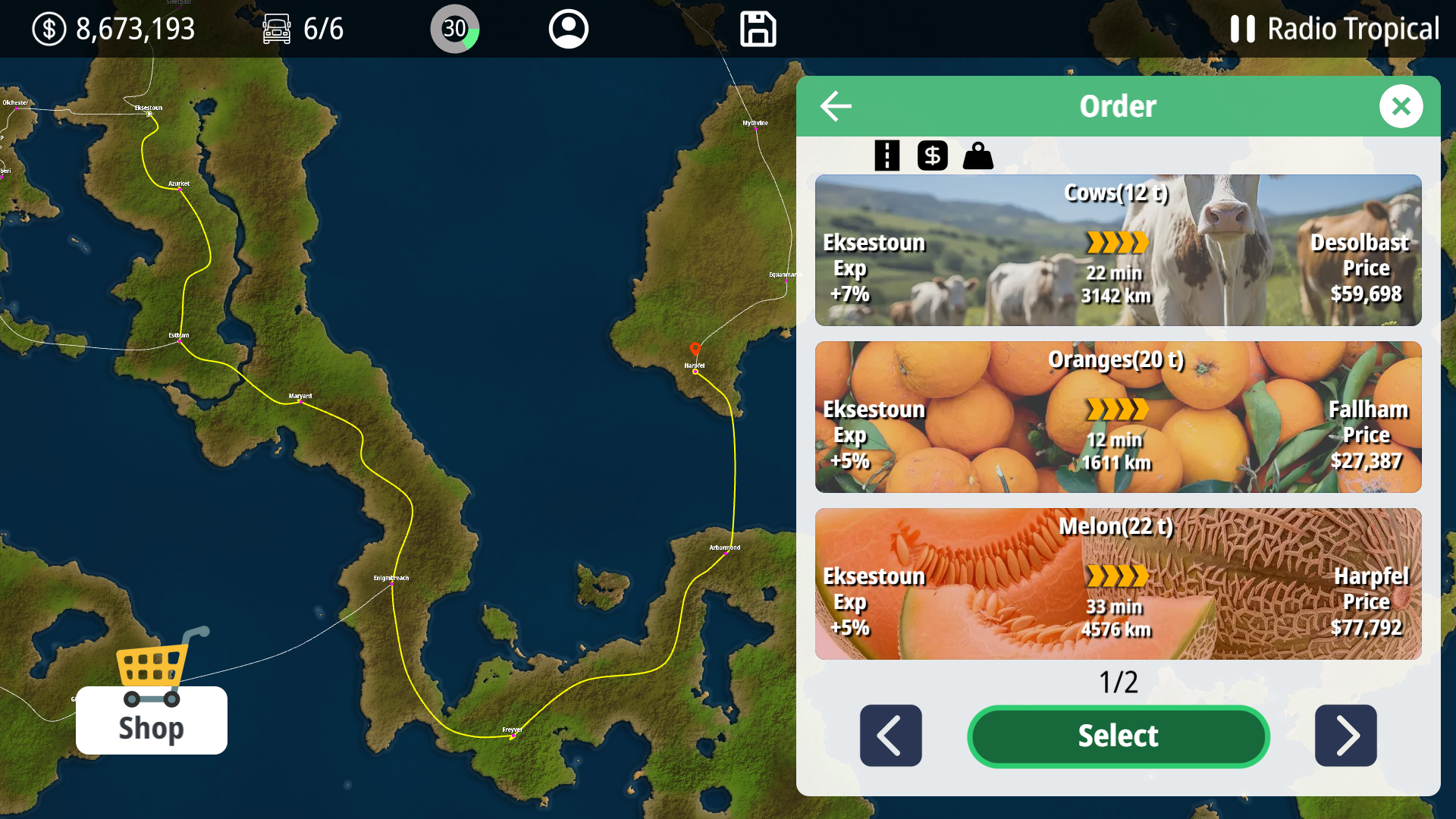Select the Cows 12 t order card

pos(1118,250)
